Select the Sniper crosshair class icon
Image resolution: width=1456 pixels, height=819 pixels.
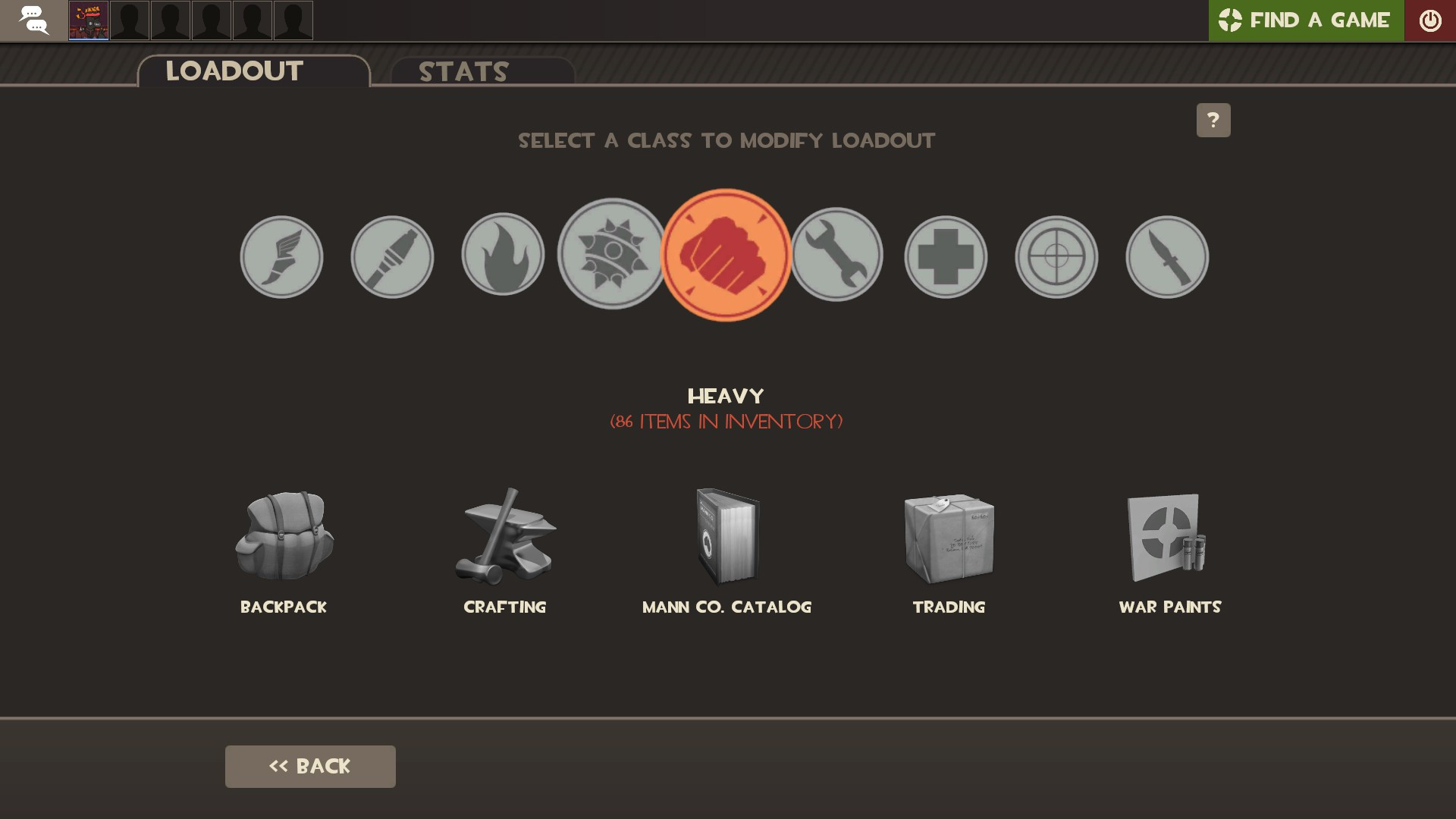pos(1056,256)
